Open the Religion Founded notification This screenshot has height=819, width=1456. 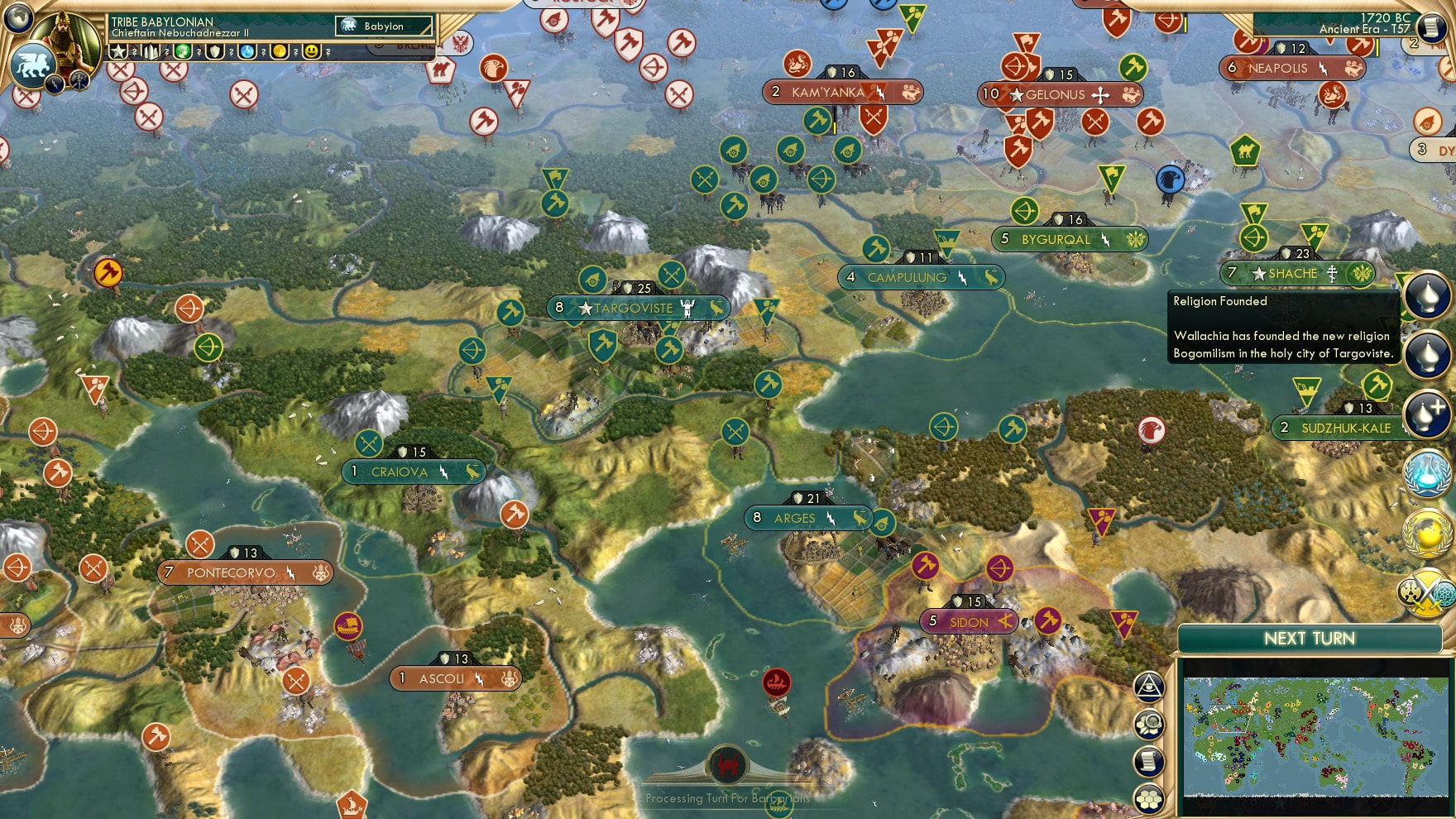[x=1428, y=295]
